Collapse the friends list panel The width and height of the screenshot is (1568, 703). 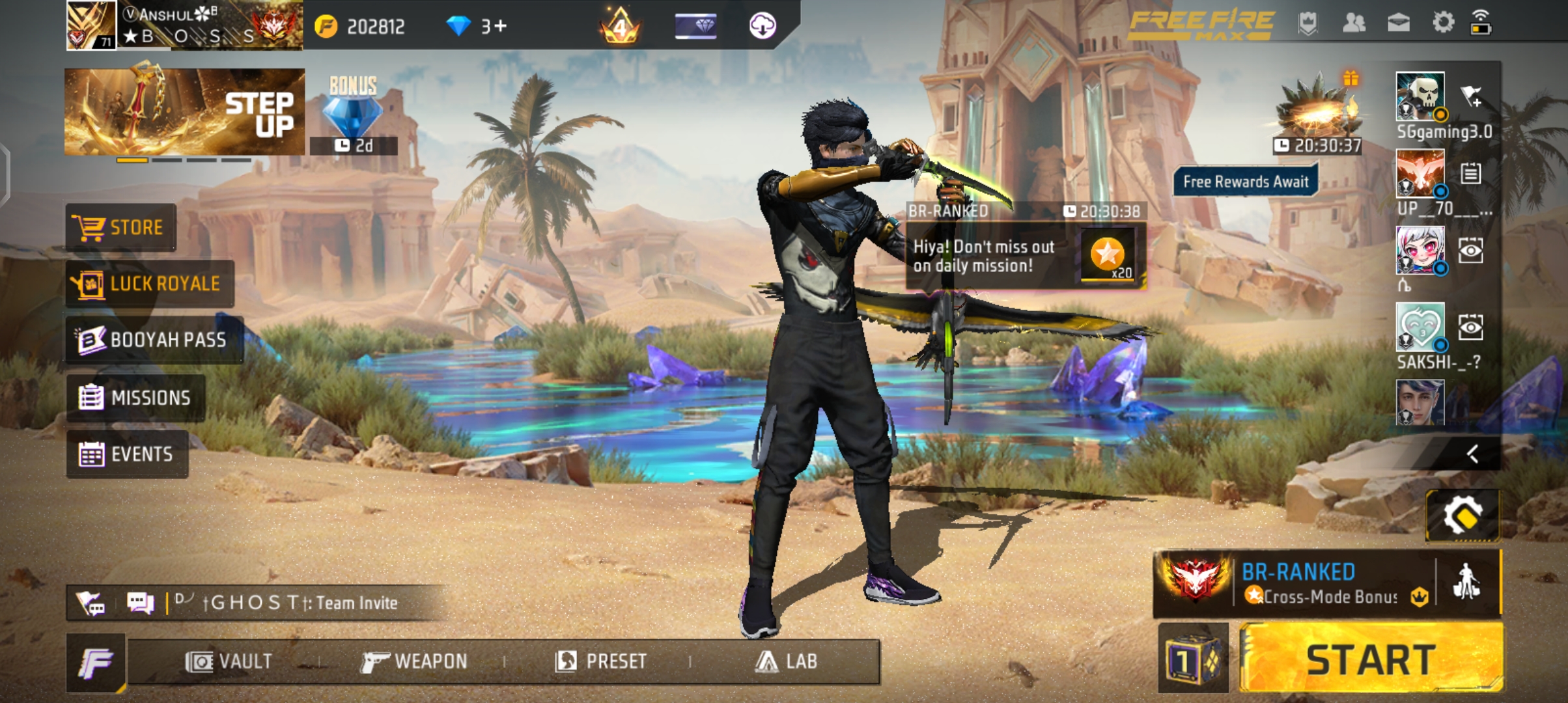(x=1472, y=453)
